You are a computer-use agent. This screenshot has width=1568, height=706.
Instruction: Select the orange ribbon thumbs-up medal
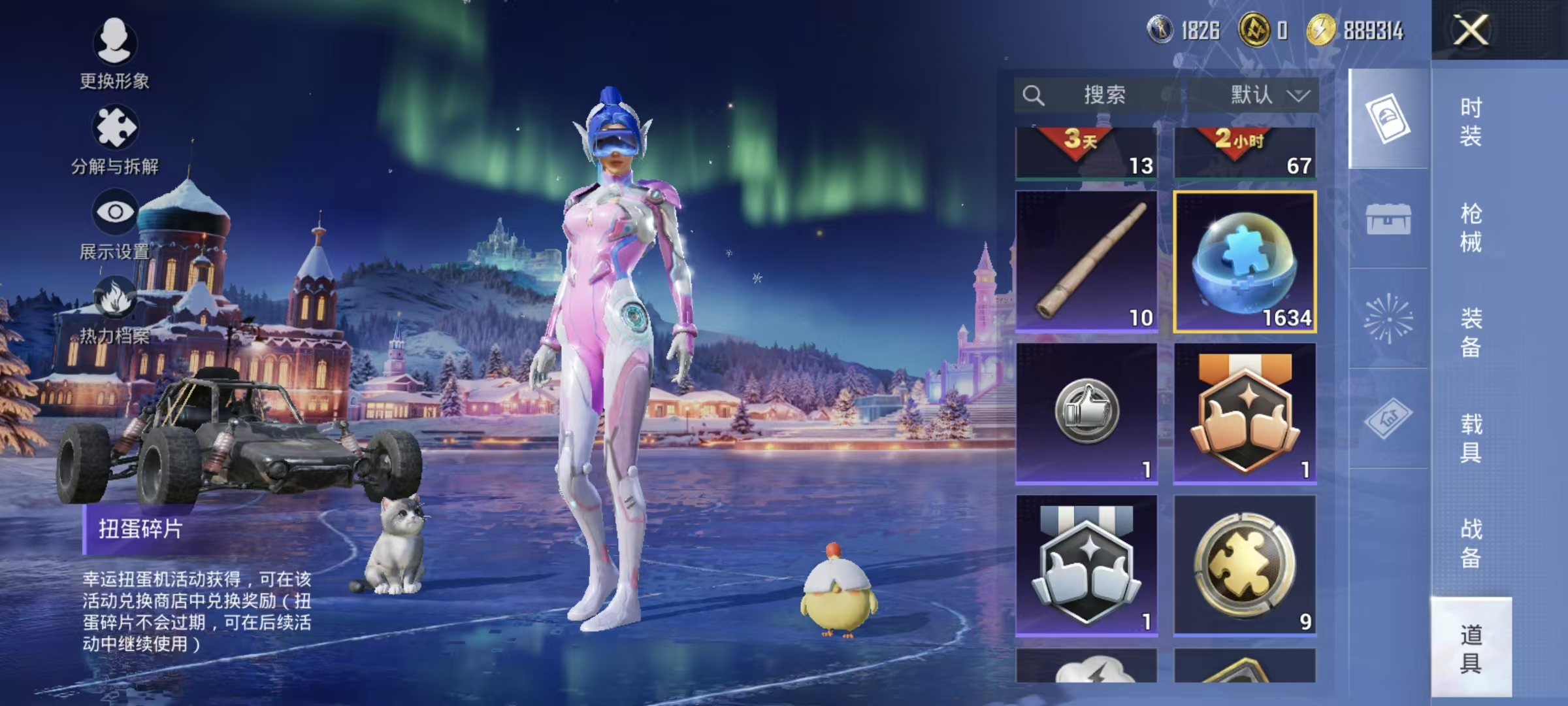pyautogui.click(x=1245, y=413)
